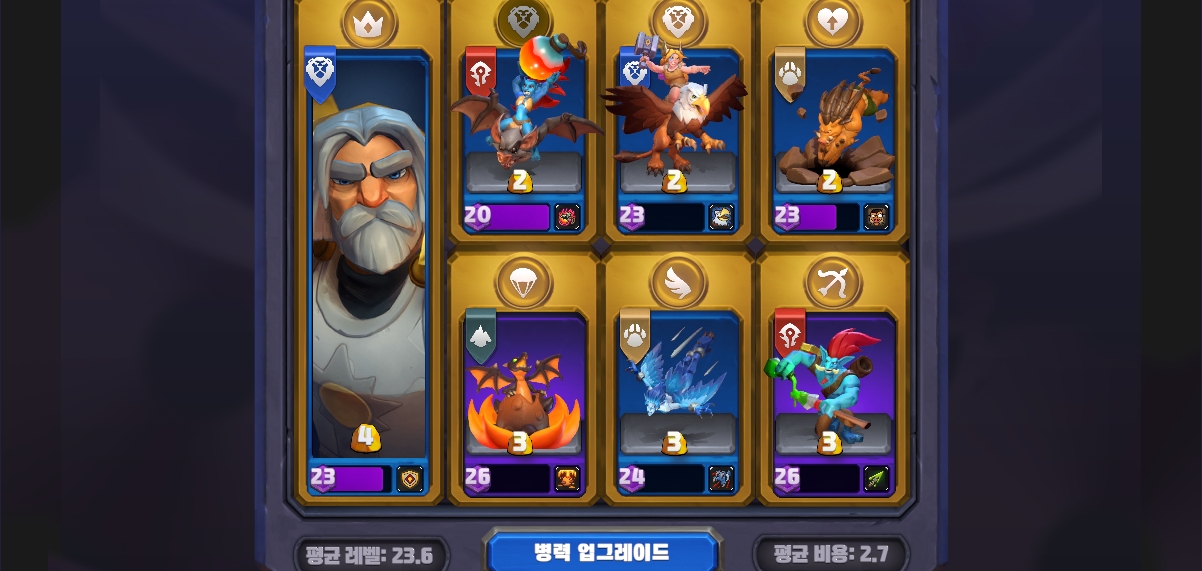Viewport: 1202px width, 571px height.
Task: Click the bow and arrow slot icon
Action: 833,282
